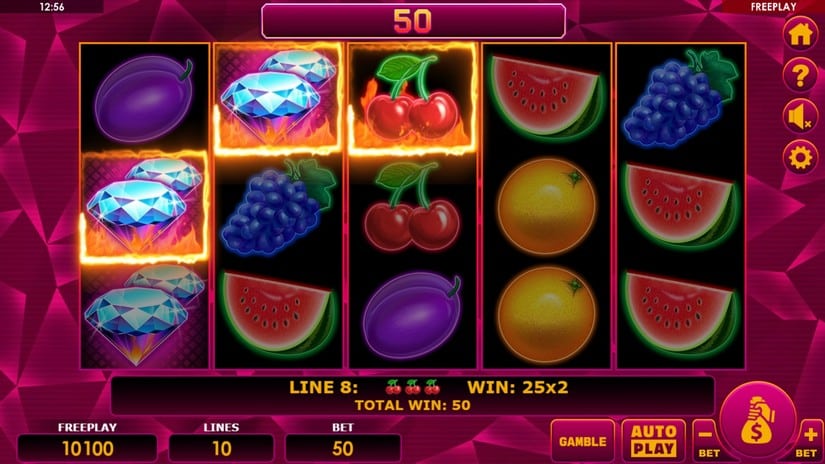
Task: Select the Bet amount box
Action: coord(343,447)
